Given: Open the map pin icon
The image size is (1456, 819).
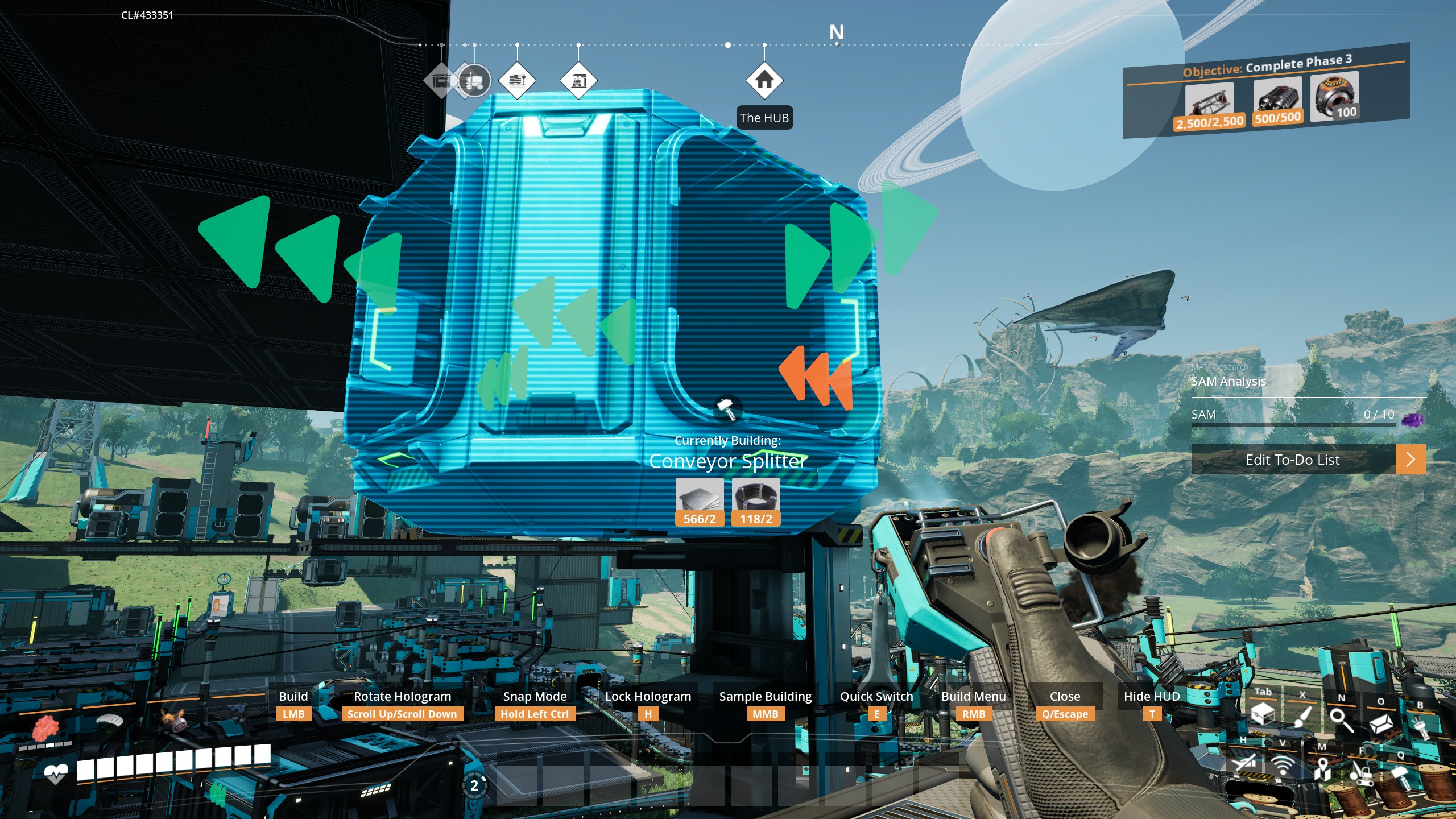Looking at the screenshot, I should (1322, 768).
